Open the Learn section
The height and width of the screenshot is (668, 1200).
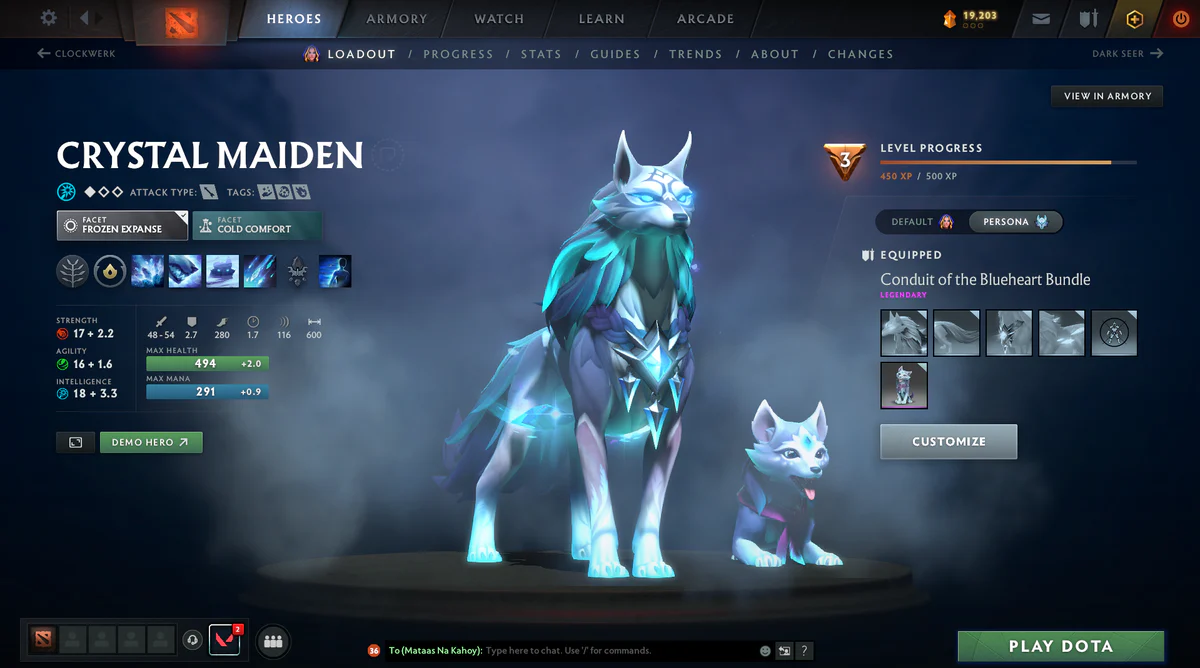pos(601,19)
